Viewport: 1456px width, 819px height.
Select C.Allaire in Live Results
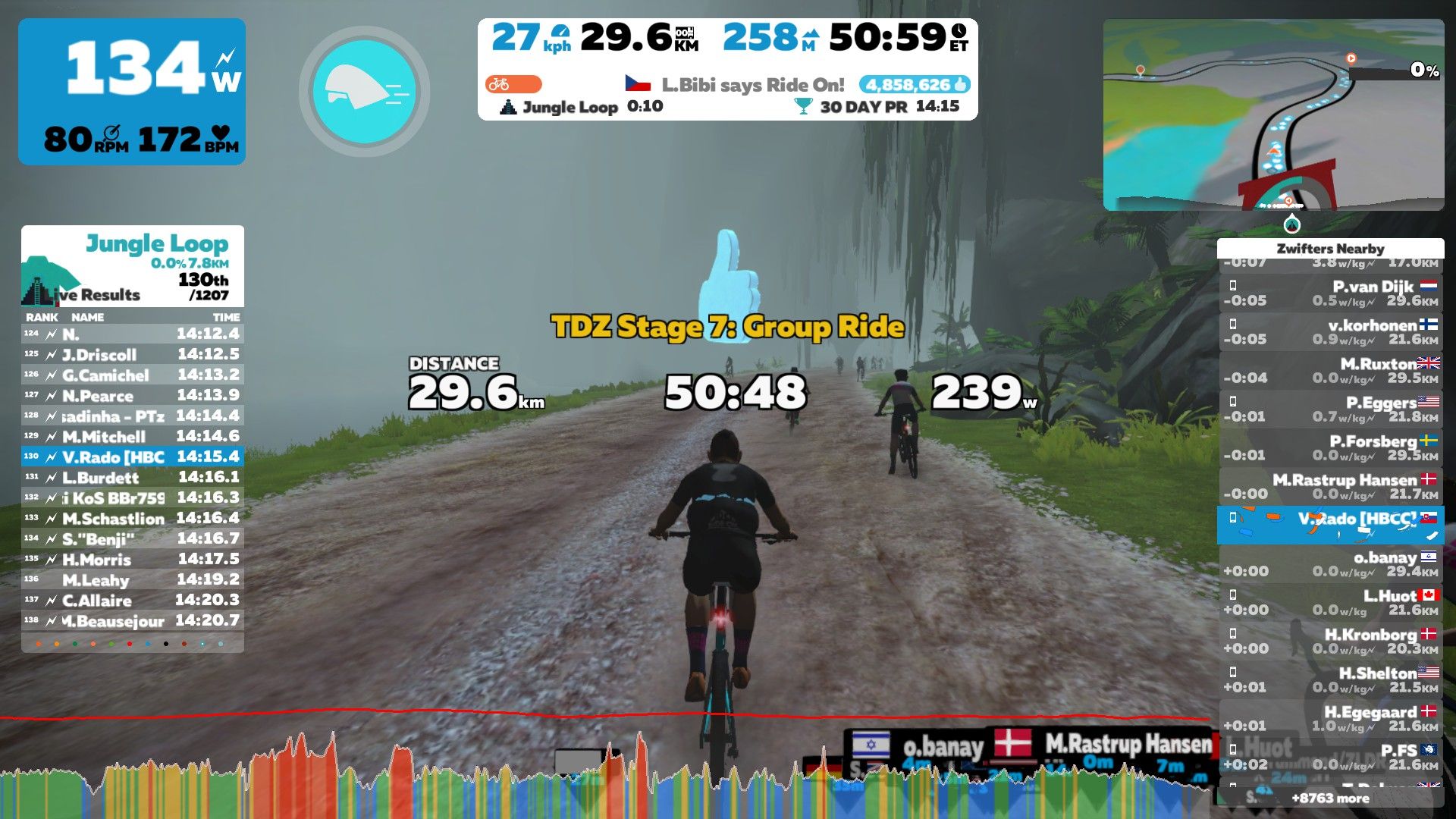(x=133, y=600)
